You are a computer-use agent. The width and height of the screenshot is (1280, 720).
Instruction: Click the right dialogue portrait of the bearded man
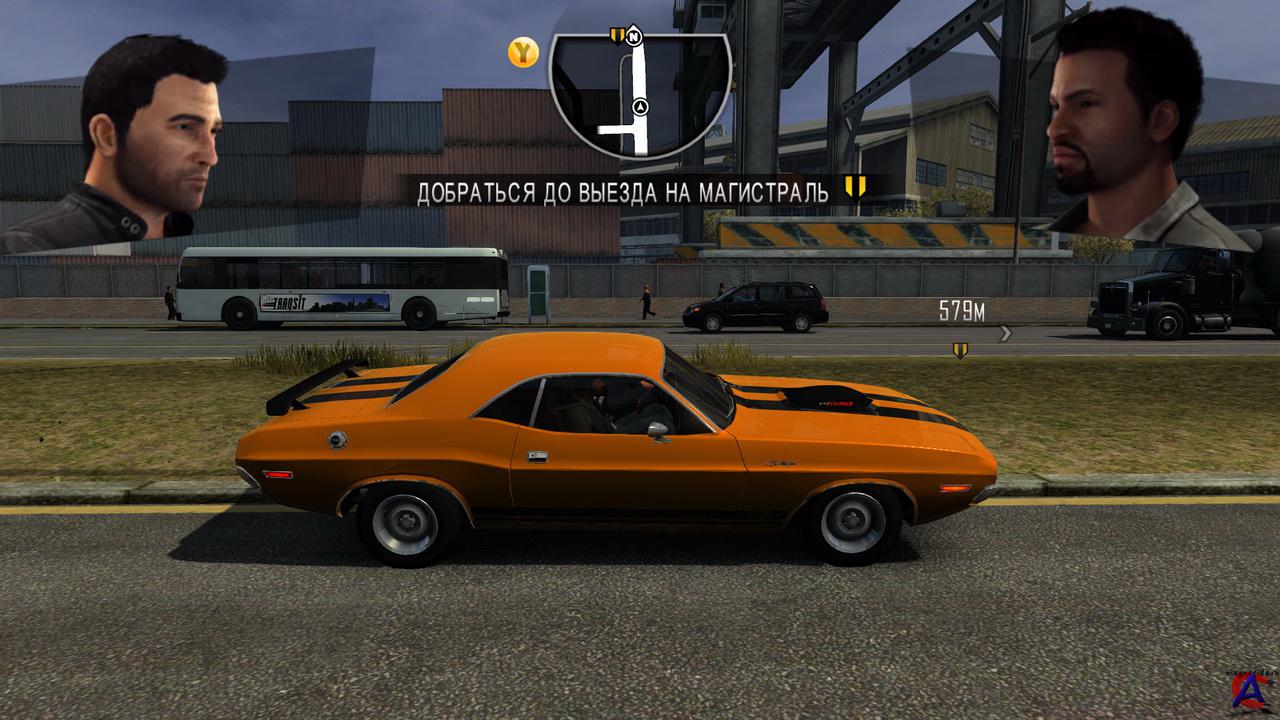[1130, 130]
